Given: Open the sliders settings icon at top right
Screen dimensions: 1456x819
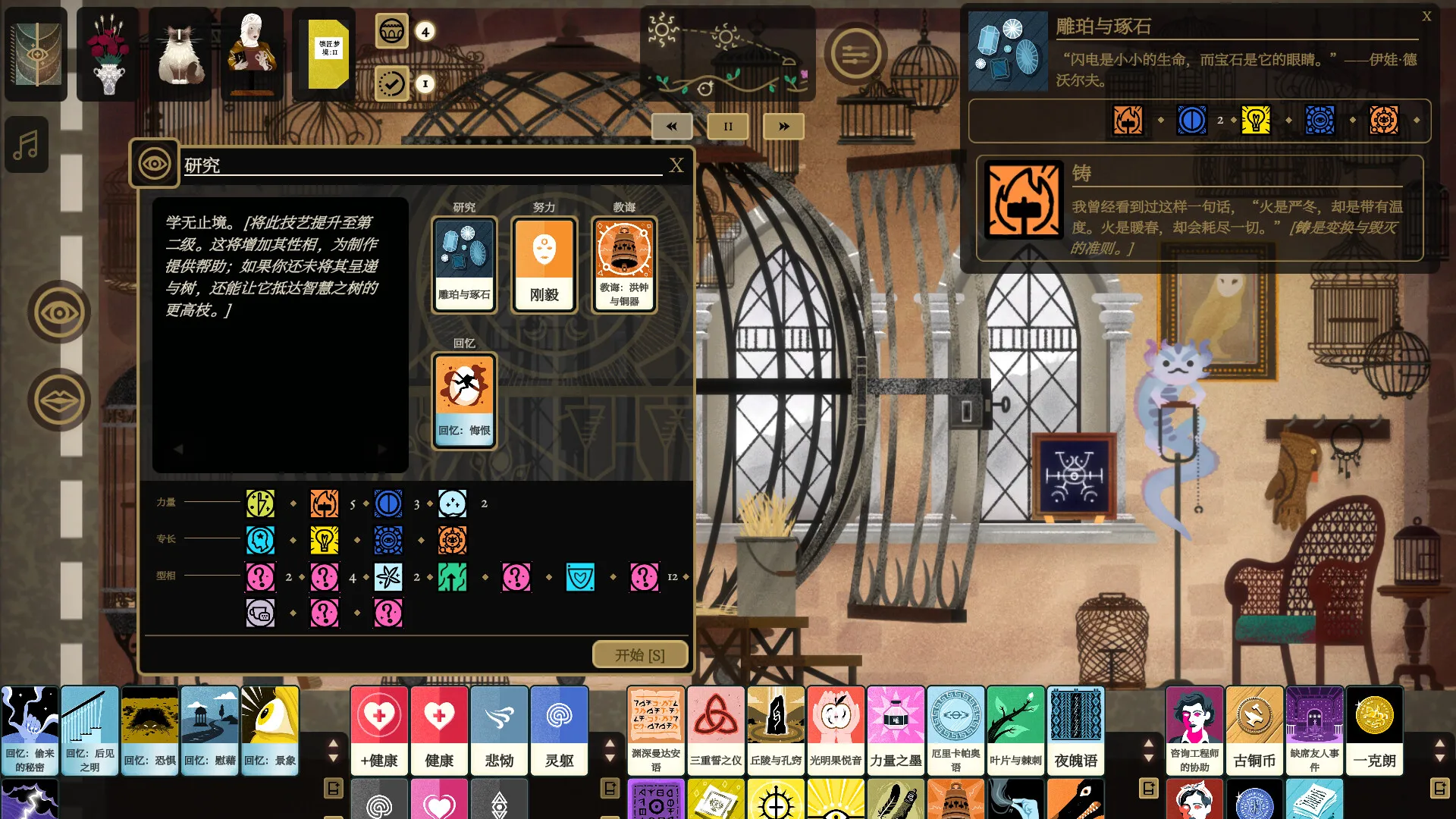Looking at the screenshot, I should pos(855,55).
